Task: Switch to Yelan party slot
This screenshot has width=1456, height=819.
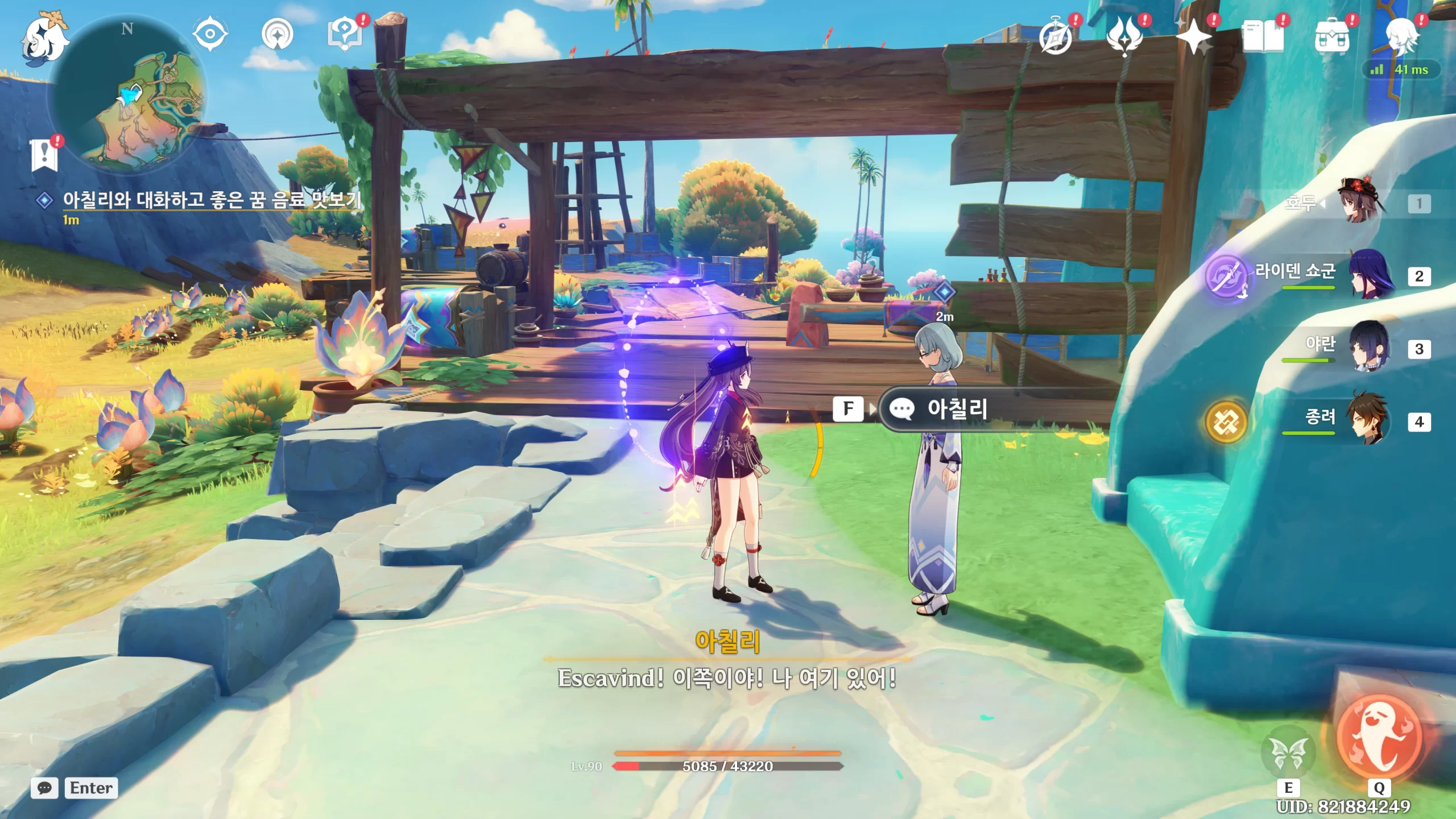Action: [1370, 348]
